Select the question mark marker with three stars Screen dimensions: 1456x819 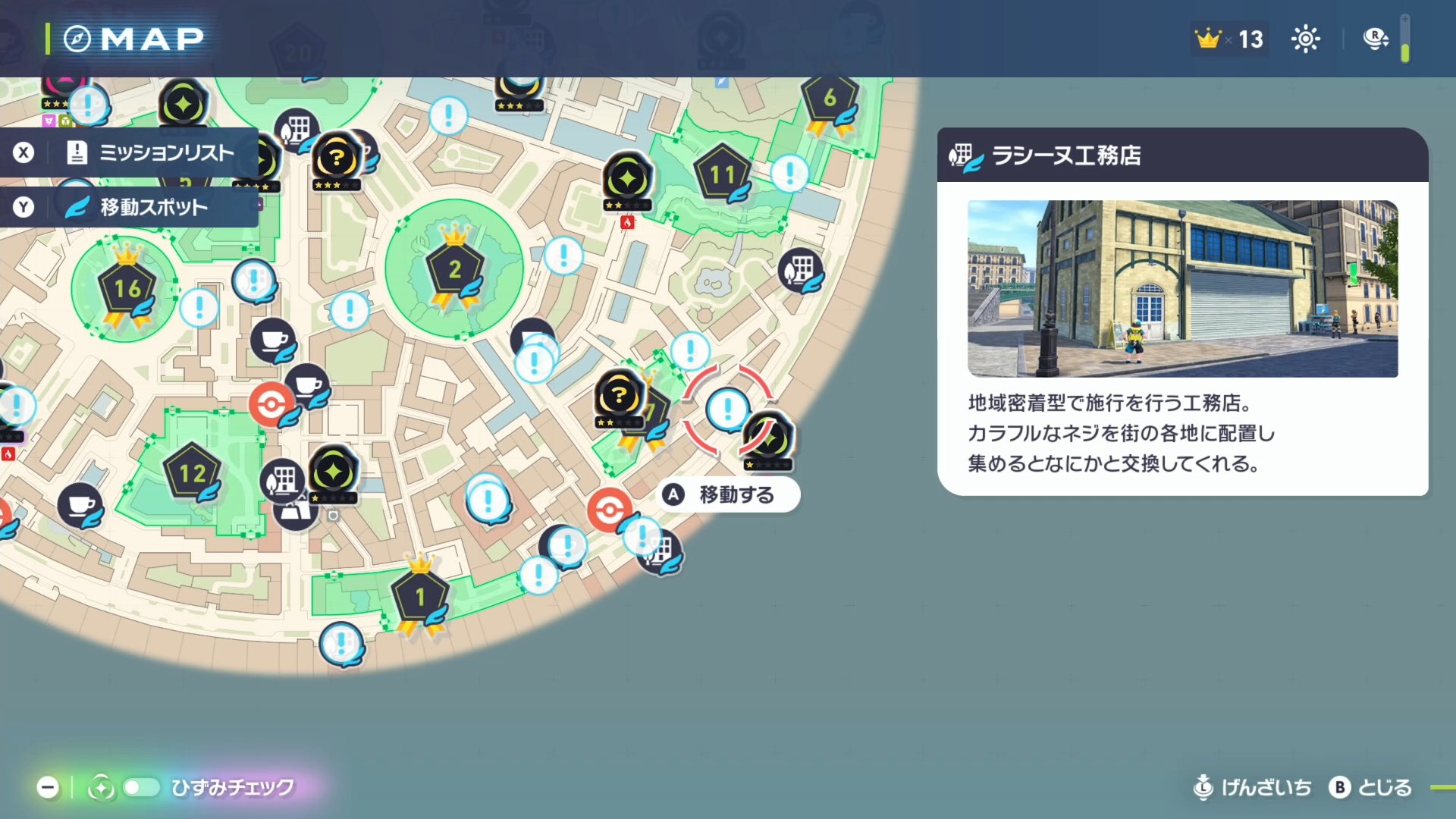[336, 159]
